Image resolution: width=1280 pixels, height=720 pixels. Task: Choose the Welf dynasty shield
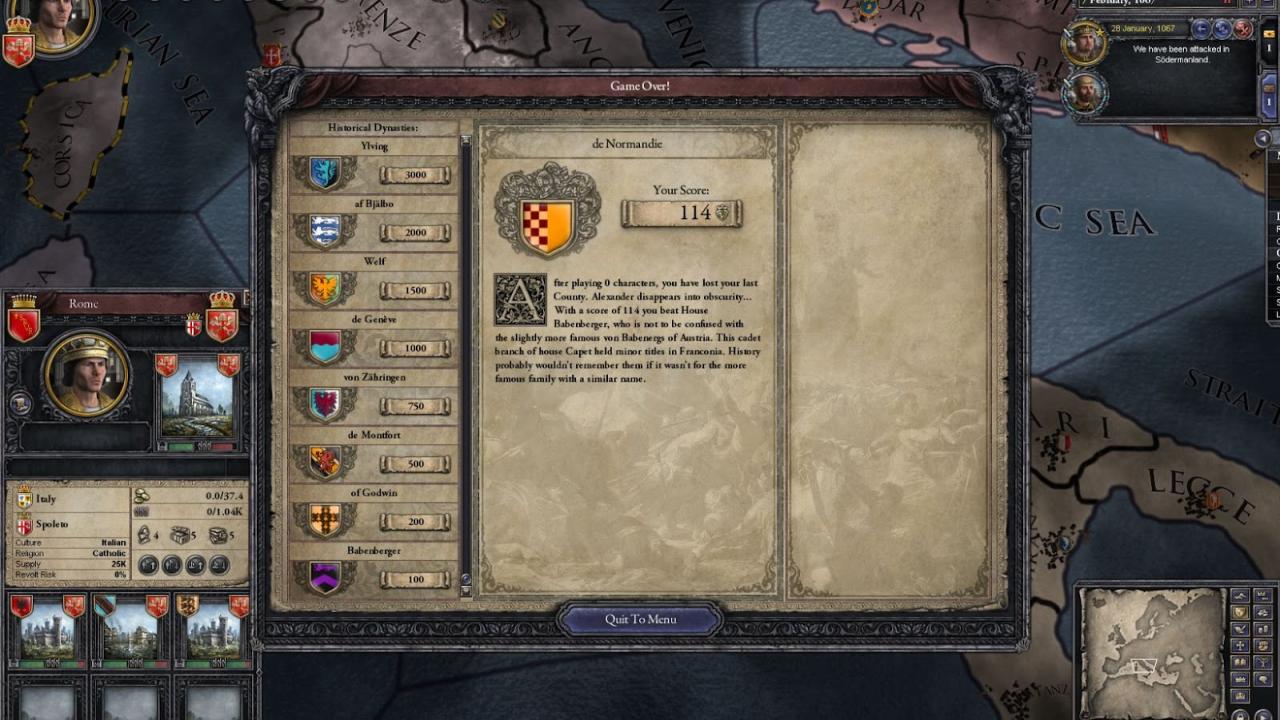325,290
